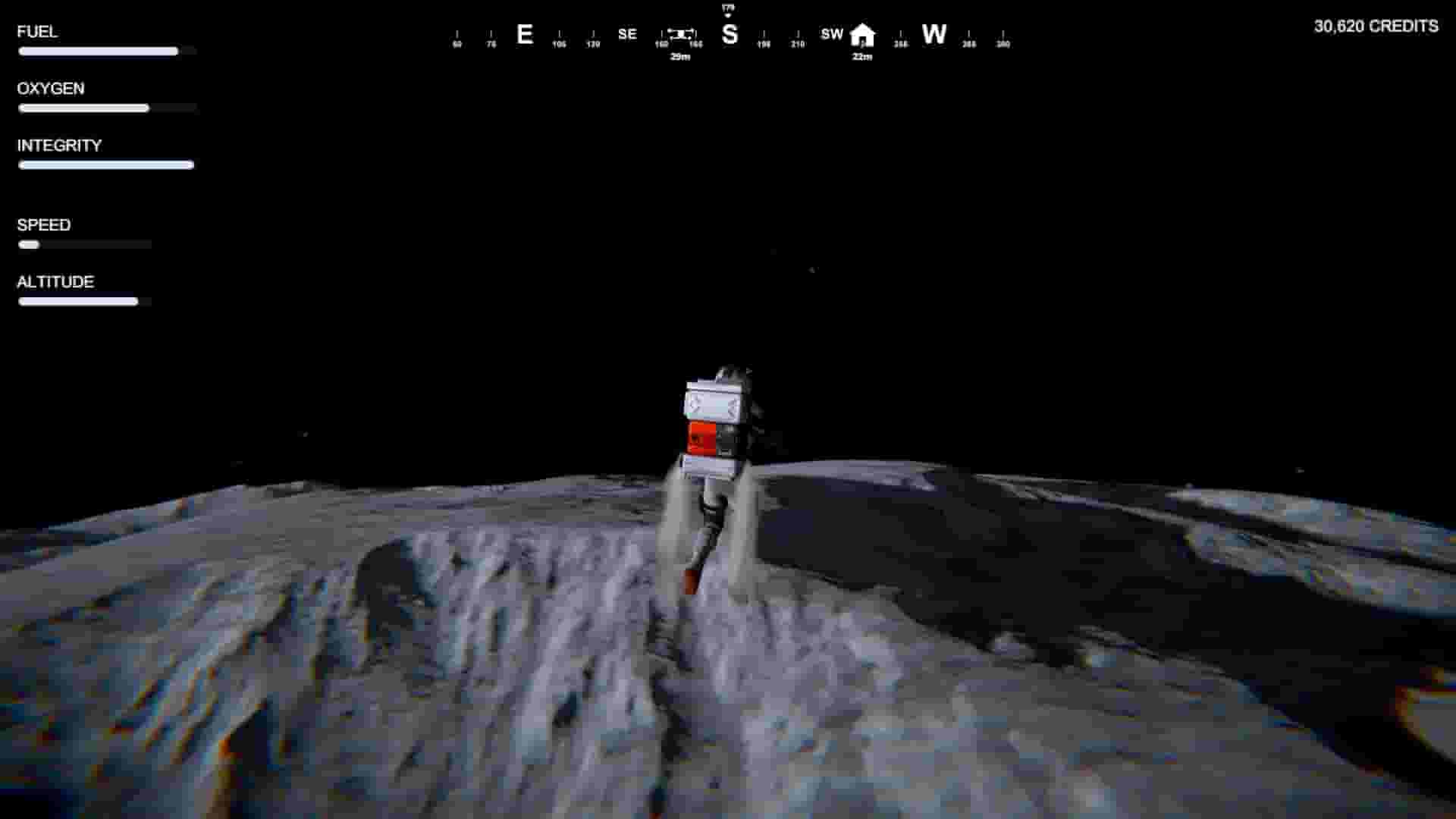The width and height of the screenshot is (1456, 819).
Task: Click the 29m distance label under the drone icon
Action: (x=680, y=56)
